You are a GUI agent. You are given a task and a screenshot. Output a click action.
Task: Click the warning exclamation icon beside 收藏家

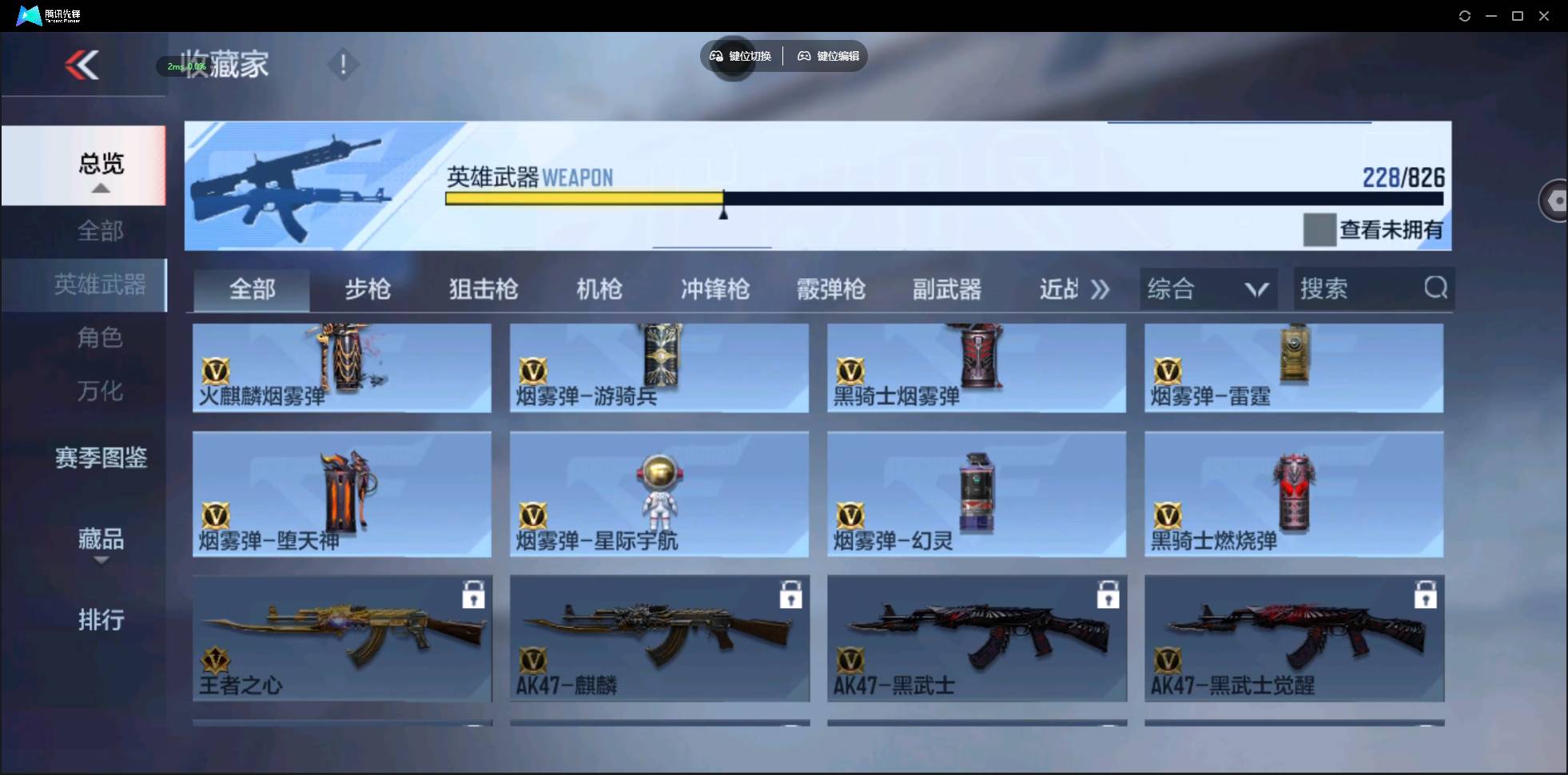[342, 64]
